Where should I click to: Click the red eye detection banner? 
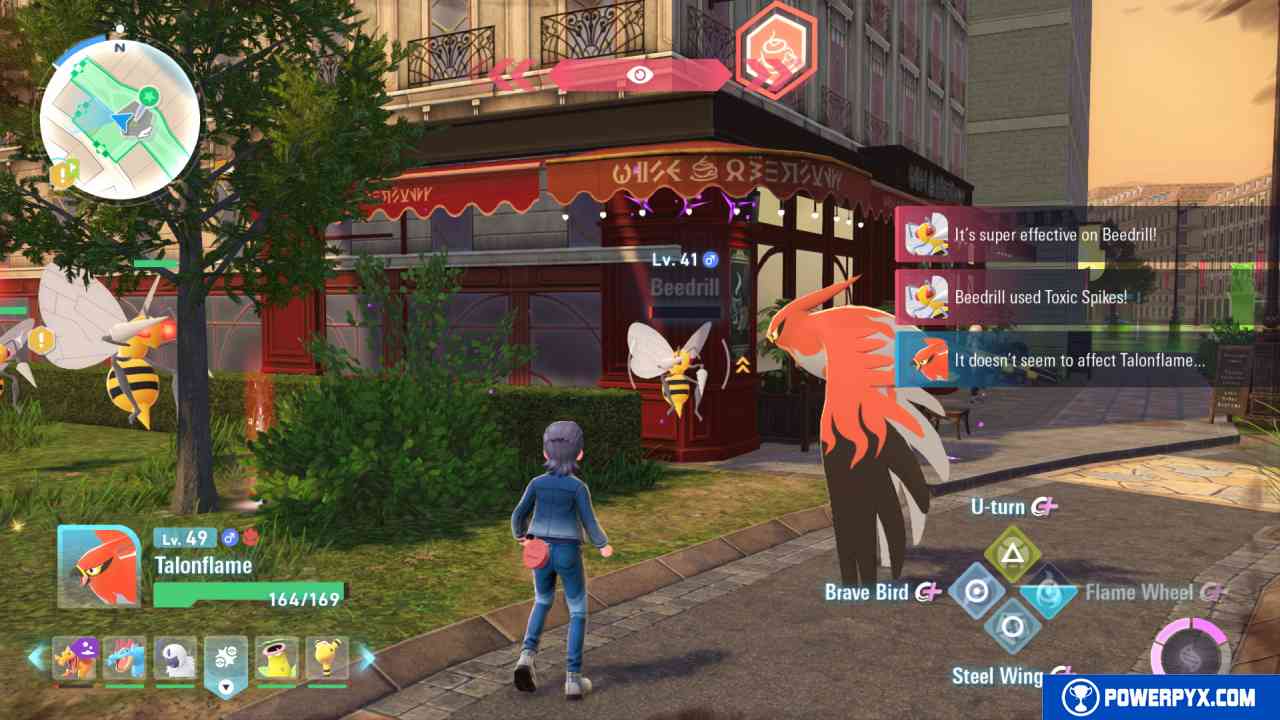pos(639,74)
